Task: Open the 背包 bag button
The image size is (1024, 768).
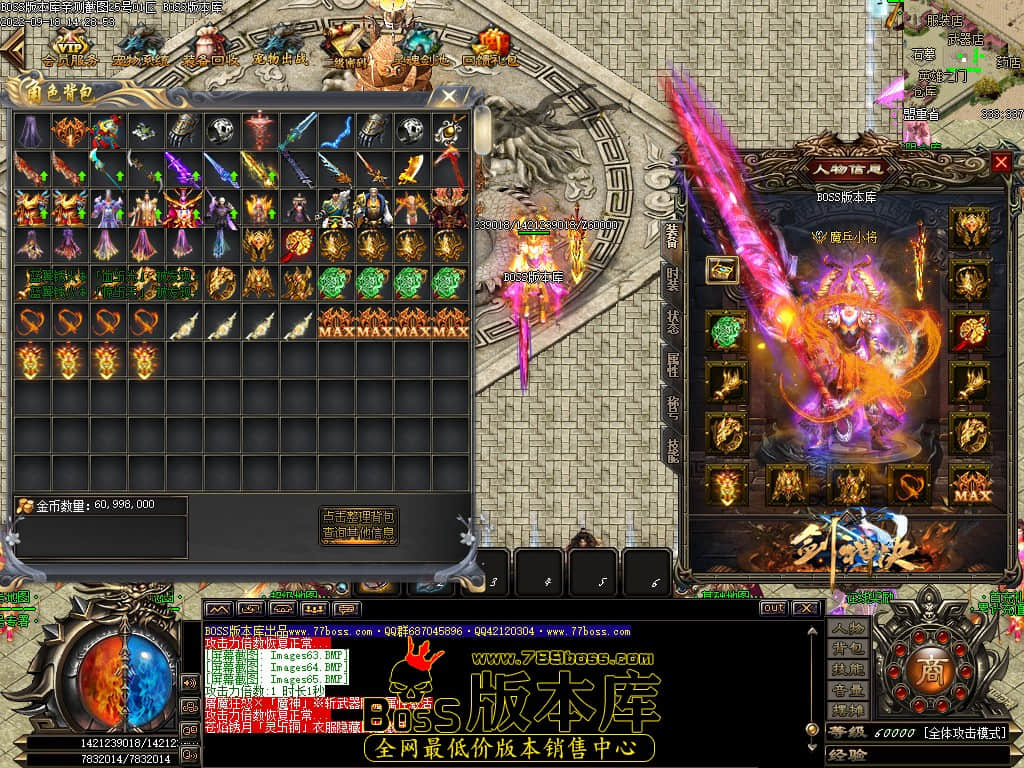Action: pos(846,650)
